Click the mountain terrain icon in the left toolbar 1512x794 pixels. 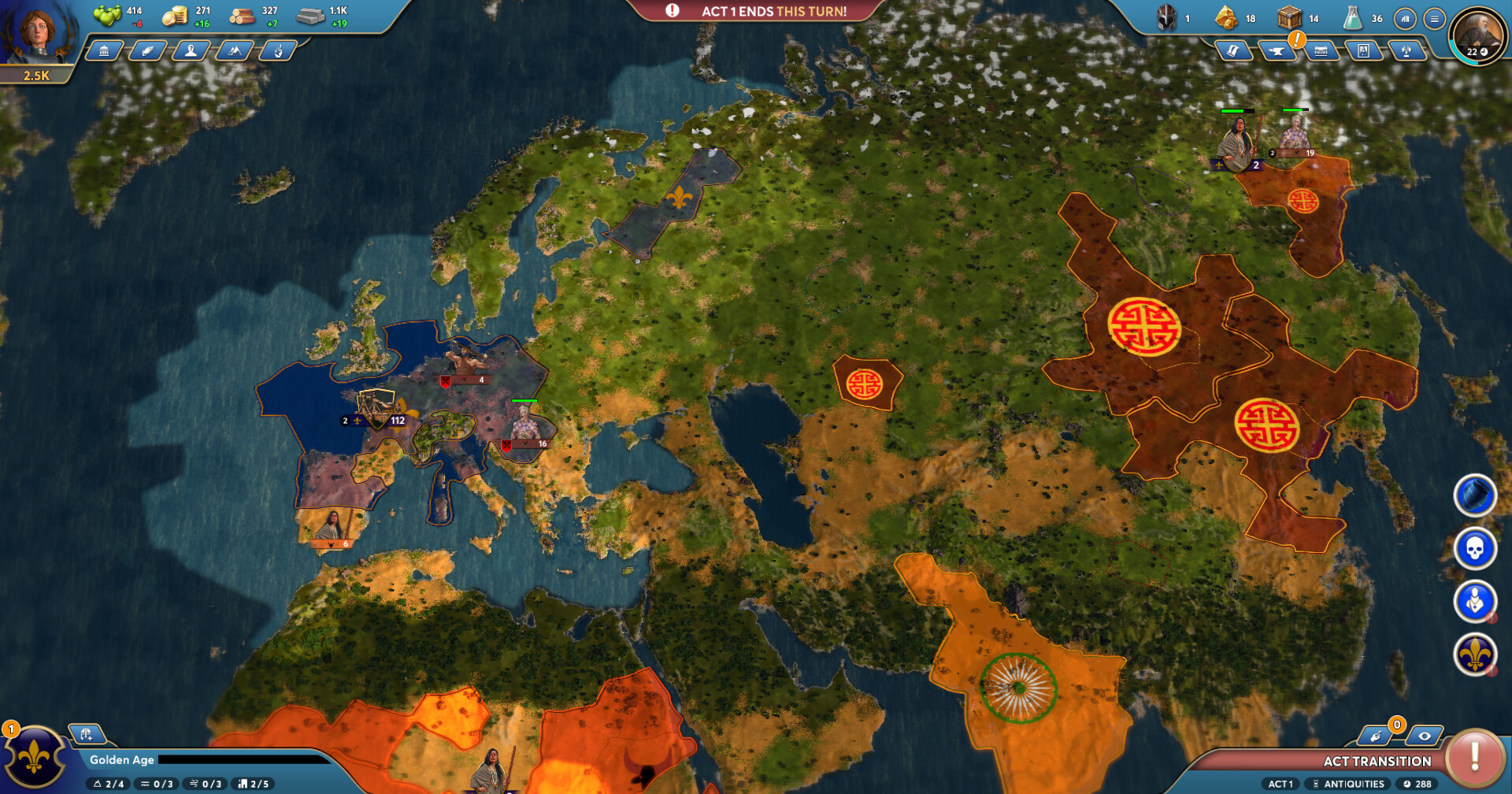point(237,52)
